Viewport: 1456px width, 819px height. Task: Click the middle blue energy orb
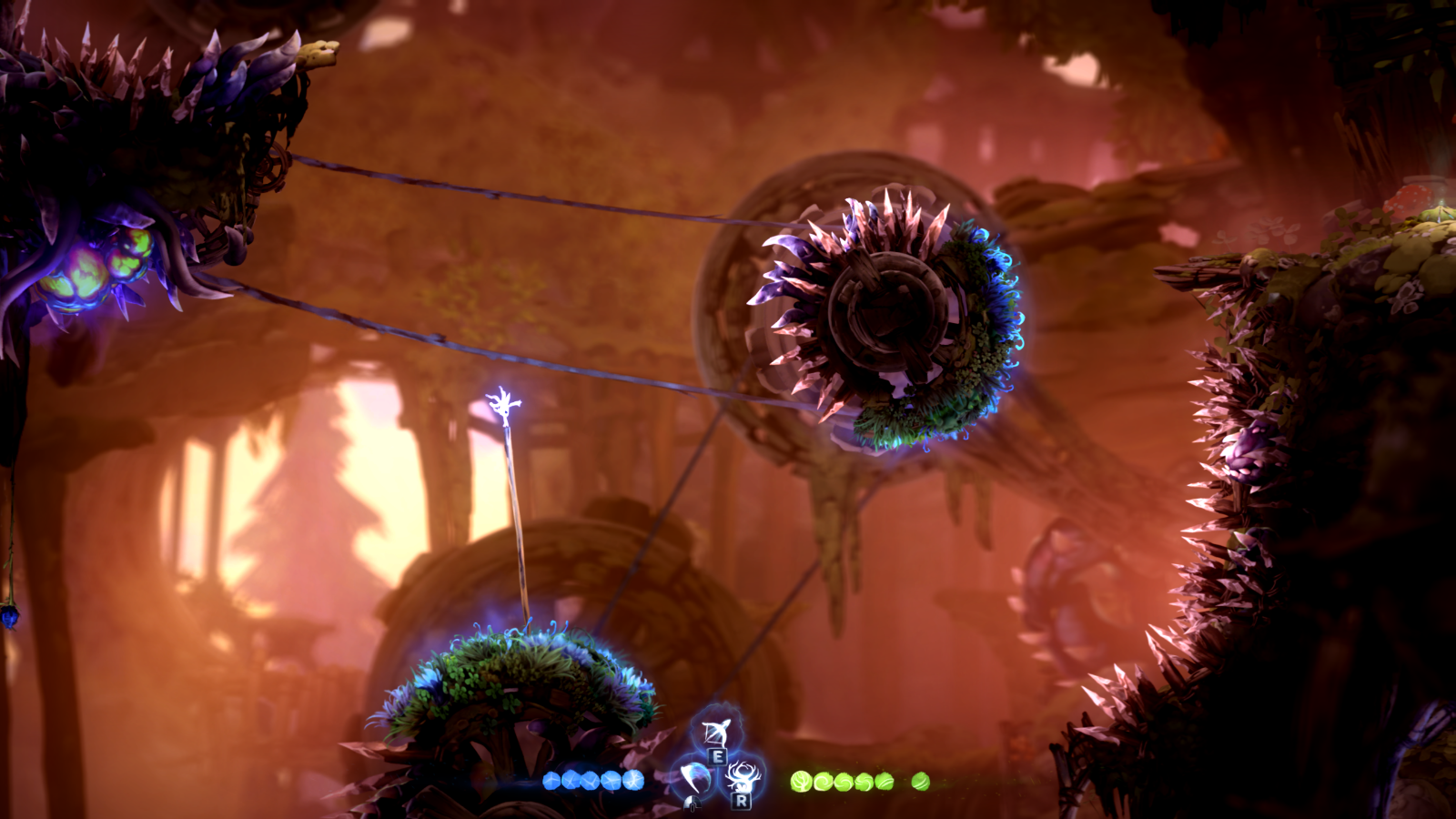tap(588, 781)
